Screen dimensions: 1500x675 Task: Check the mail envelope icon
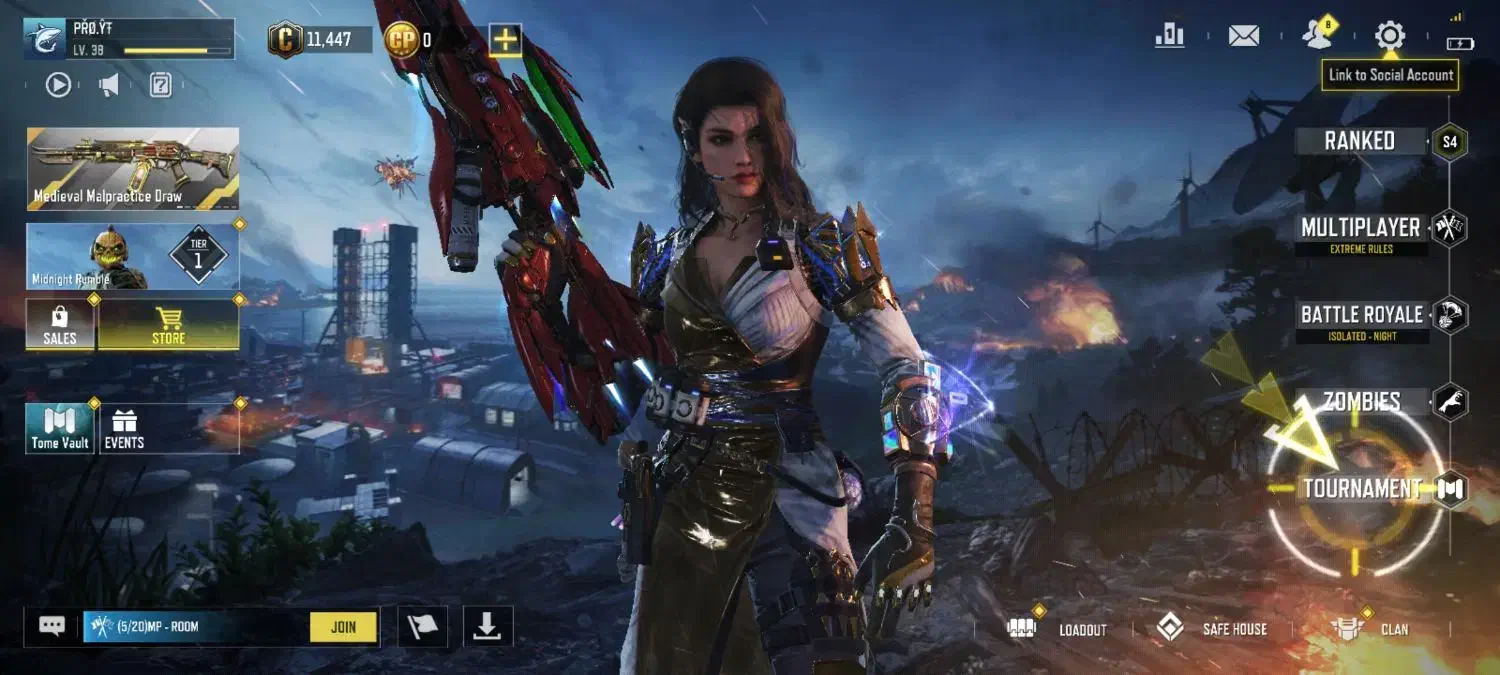tap(1243, 37)
